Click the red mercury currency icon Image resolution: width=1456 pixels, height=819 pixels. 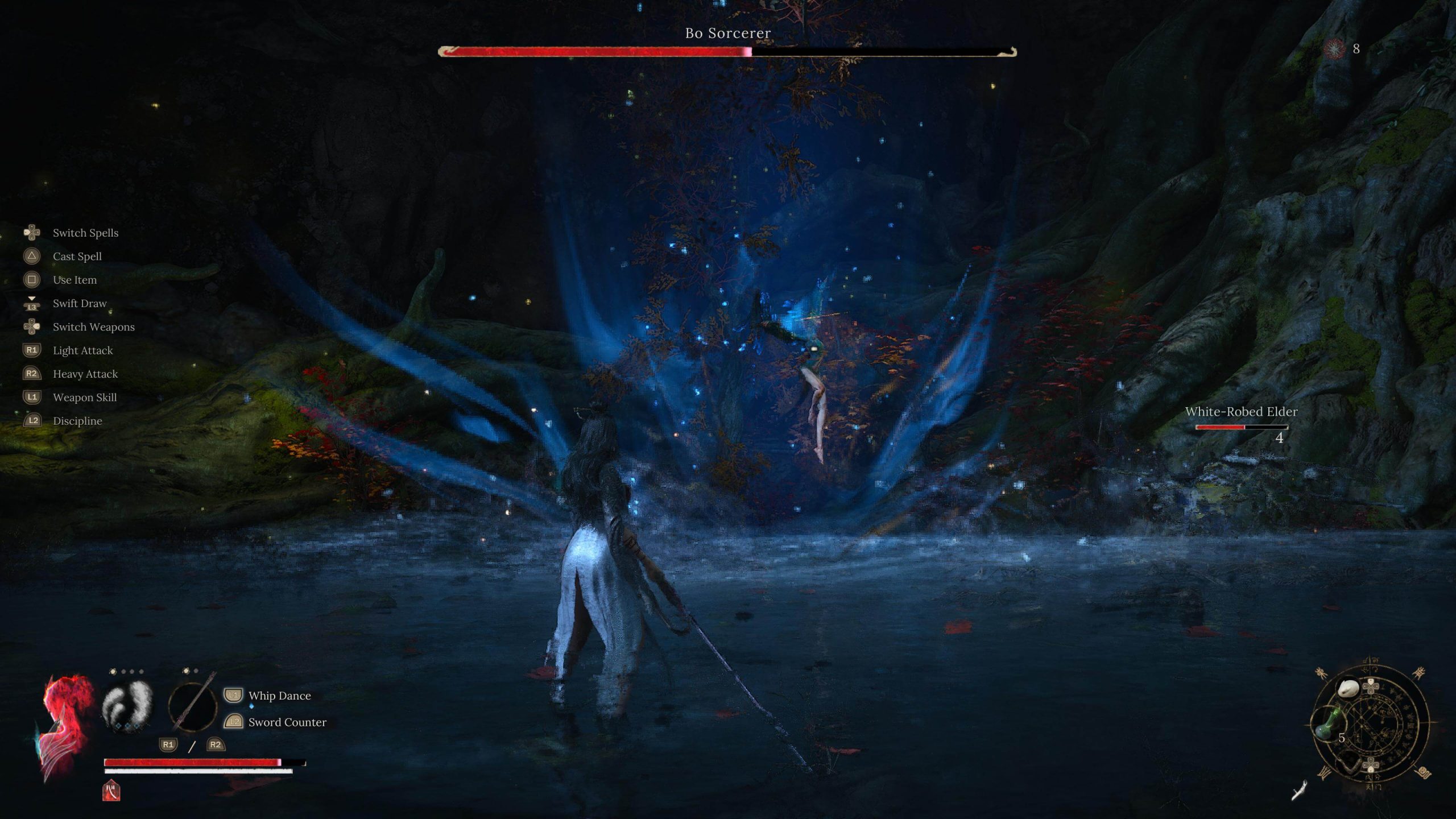pyautogui.click(x=1334, y=49)
